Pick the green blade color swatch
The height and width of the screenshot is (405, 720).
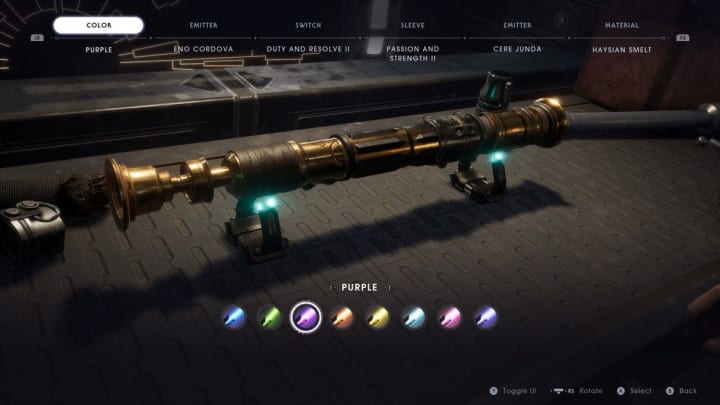(x=270, y=318)
